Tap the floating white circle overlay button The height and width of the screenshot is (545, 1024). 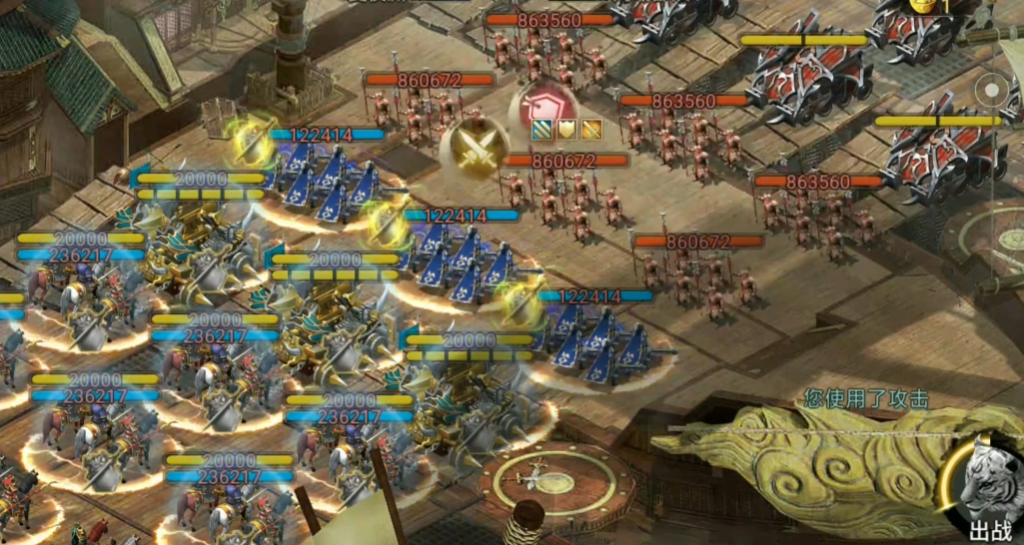[991, 90]
